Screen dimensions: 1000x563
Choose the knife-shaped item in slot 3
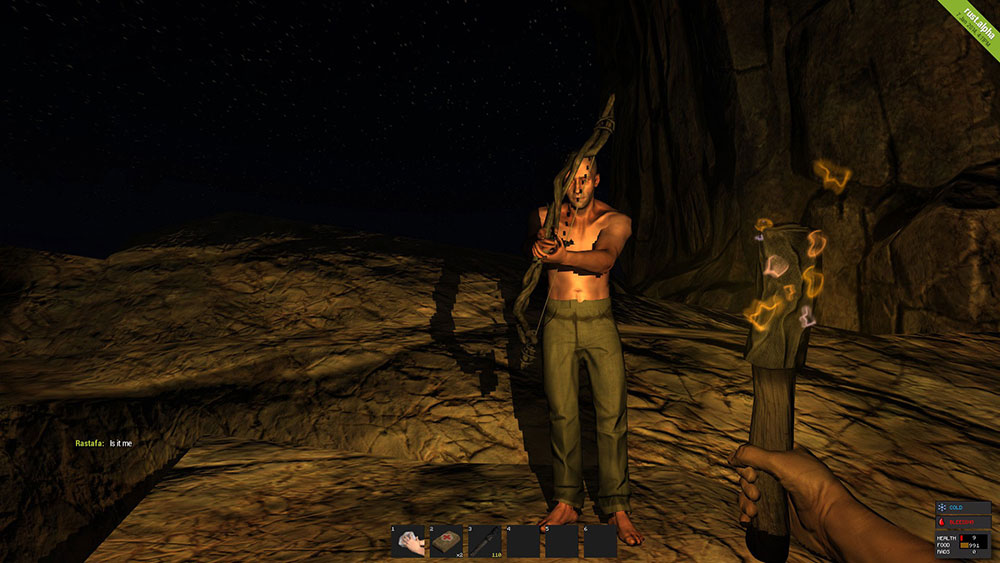484,541
